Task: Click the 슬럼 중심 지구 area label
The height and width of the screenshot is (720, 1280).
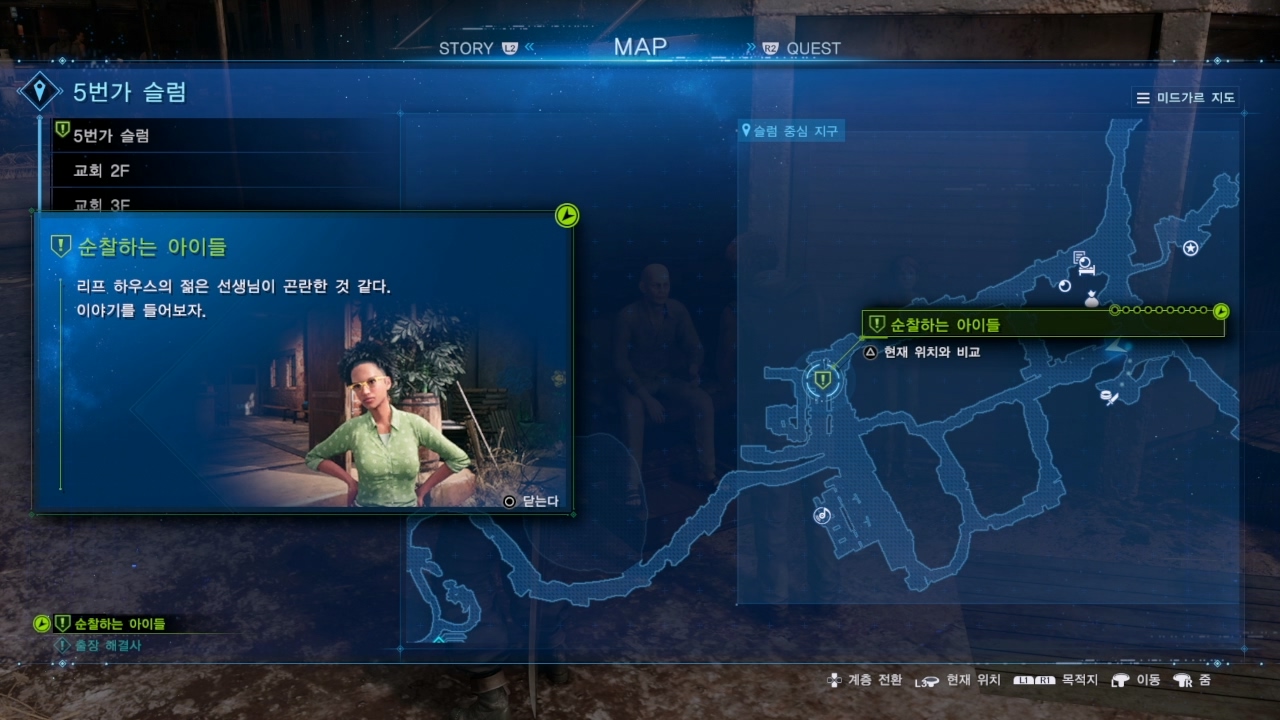Action: [790, 131]
